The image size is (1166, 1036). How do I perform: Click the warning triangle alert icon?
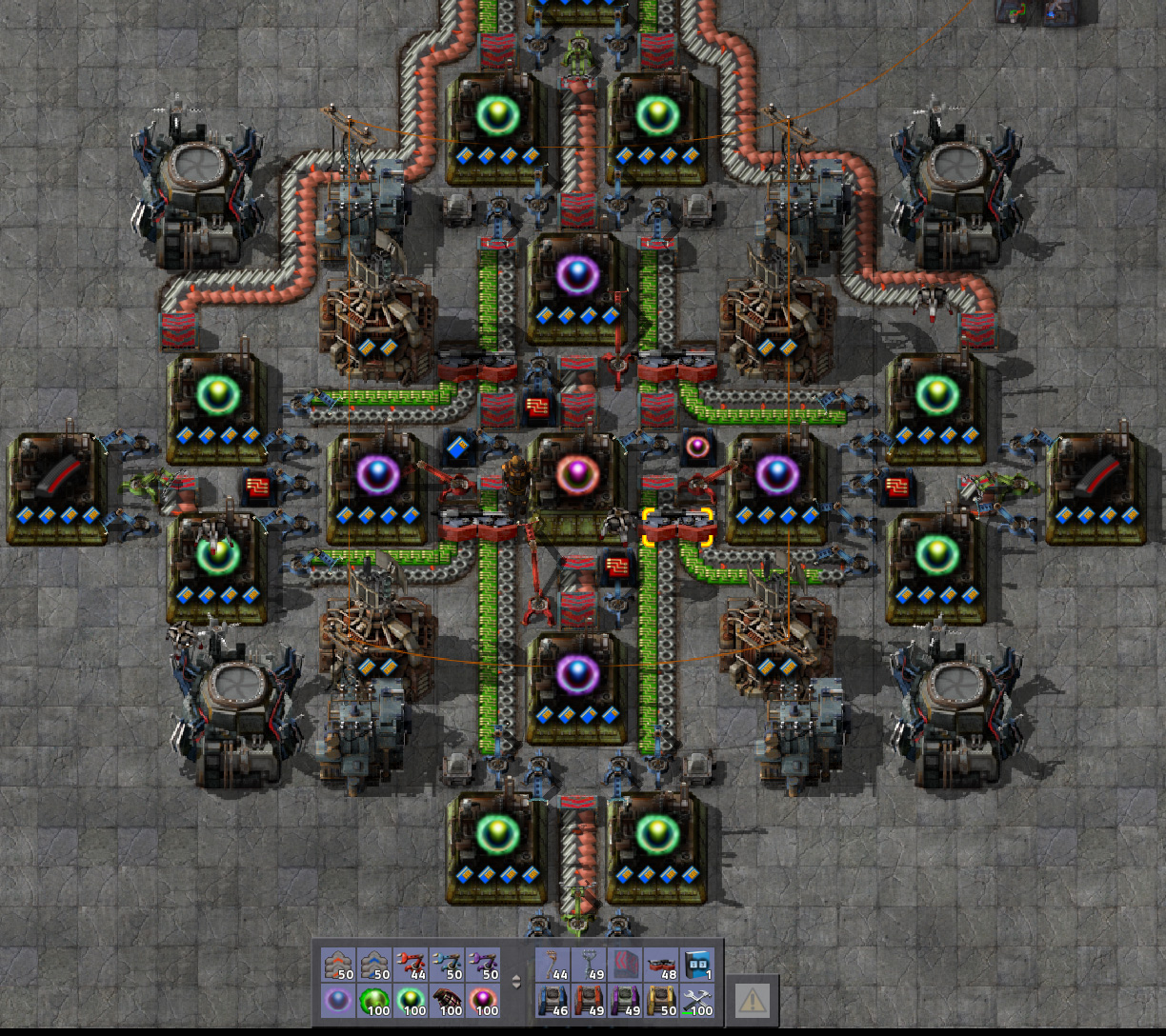(752, 1000)
